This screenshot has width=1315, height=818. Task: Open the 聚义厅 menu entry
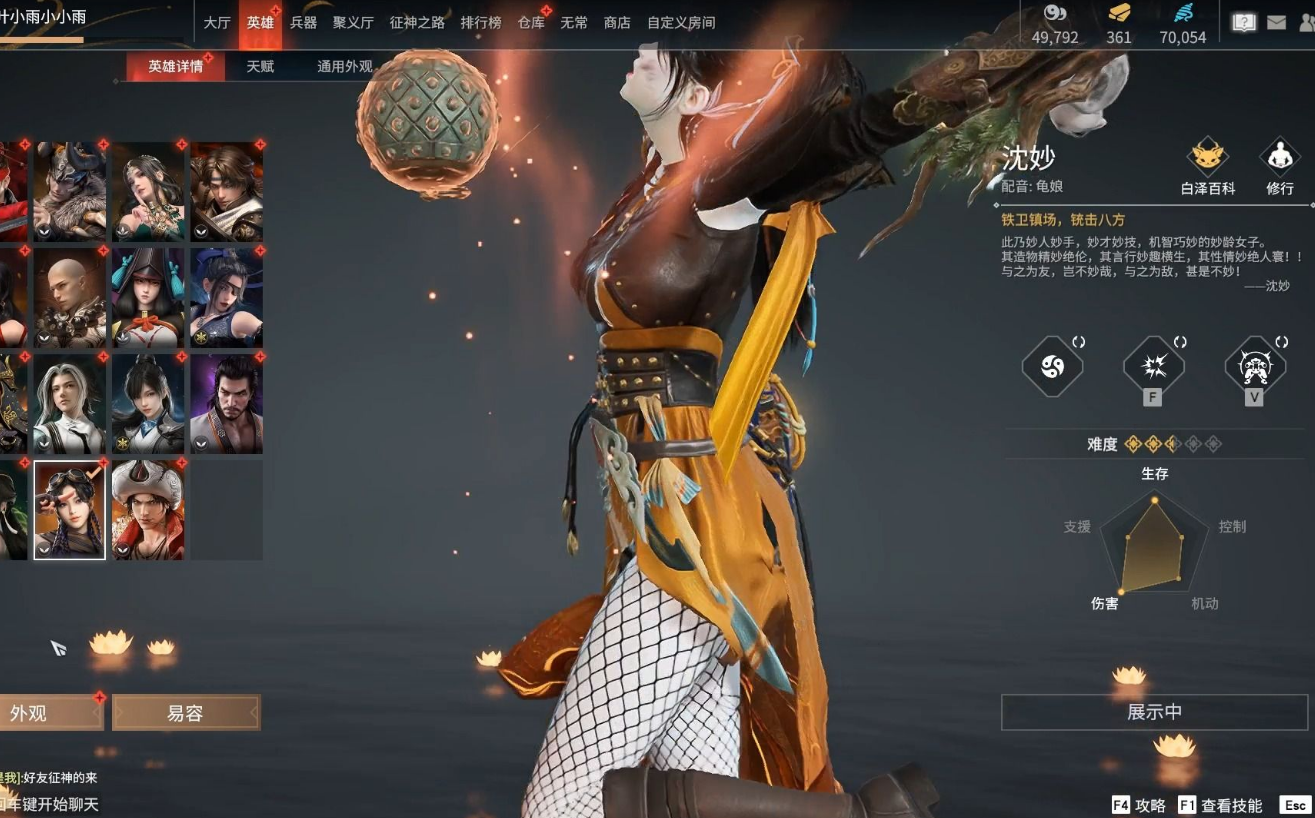(353, 23)
